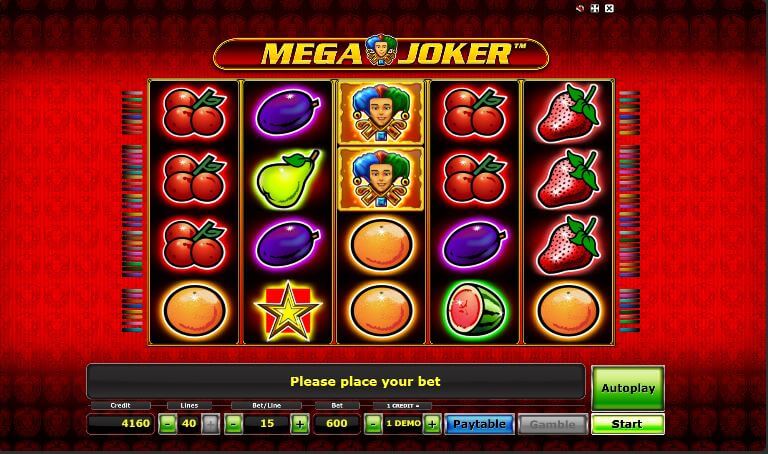Start the spin with the Start button
The image size is (768, 454).
coord(627,424)
